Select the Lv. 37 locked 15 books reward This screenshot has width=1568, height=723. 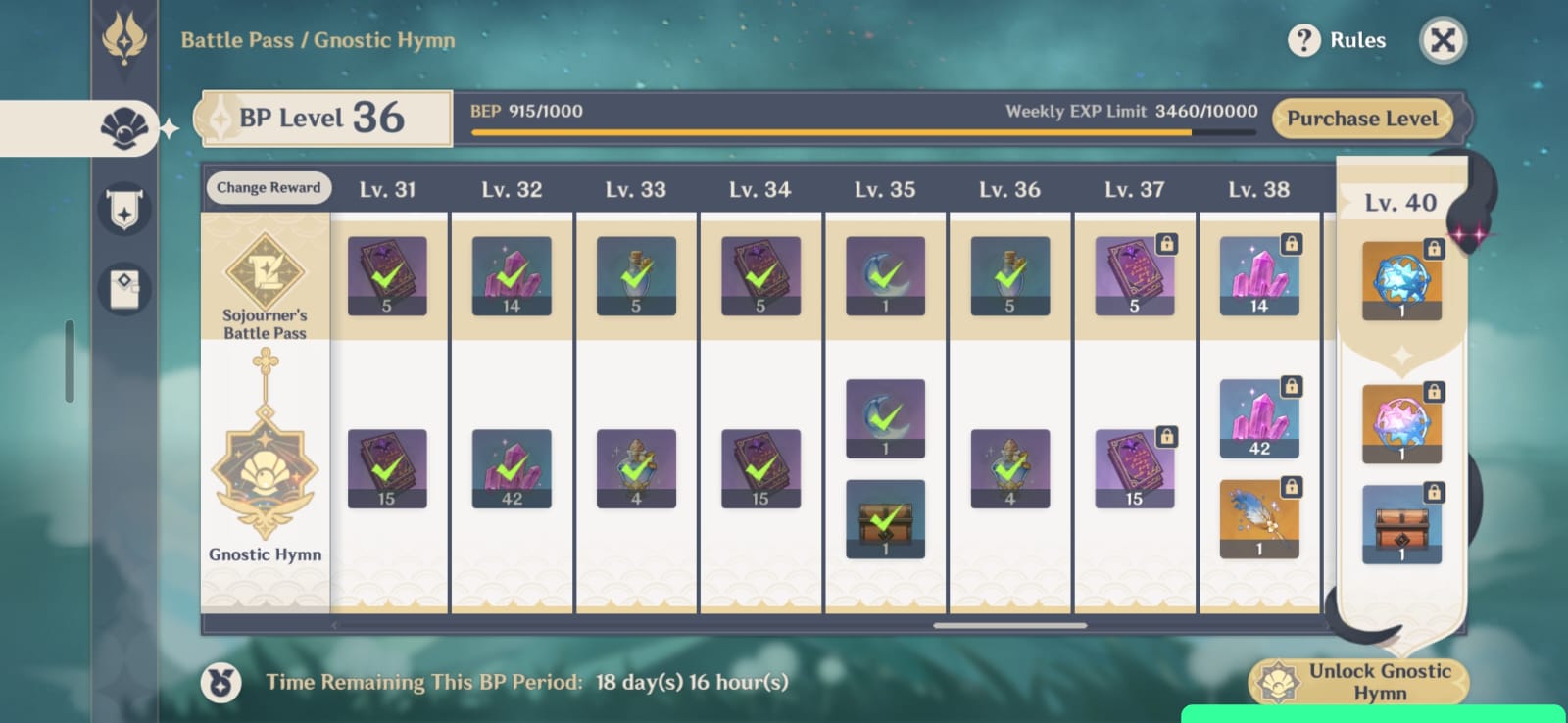pos(1134,468)
